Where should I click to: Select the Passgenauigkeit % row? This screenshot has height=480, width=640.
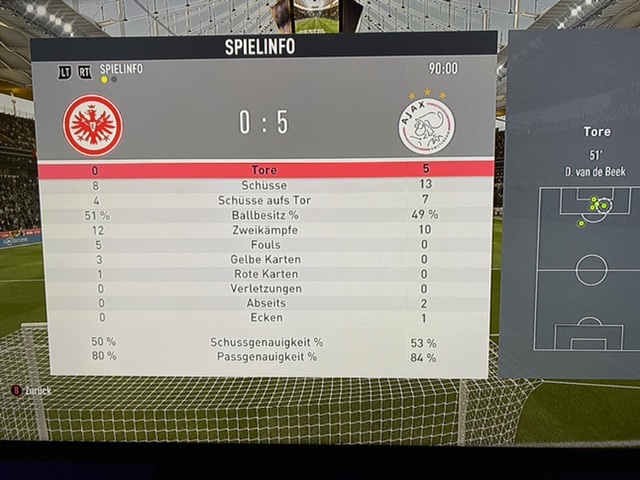[x=265, y=356]
